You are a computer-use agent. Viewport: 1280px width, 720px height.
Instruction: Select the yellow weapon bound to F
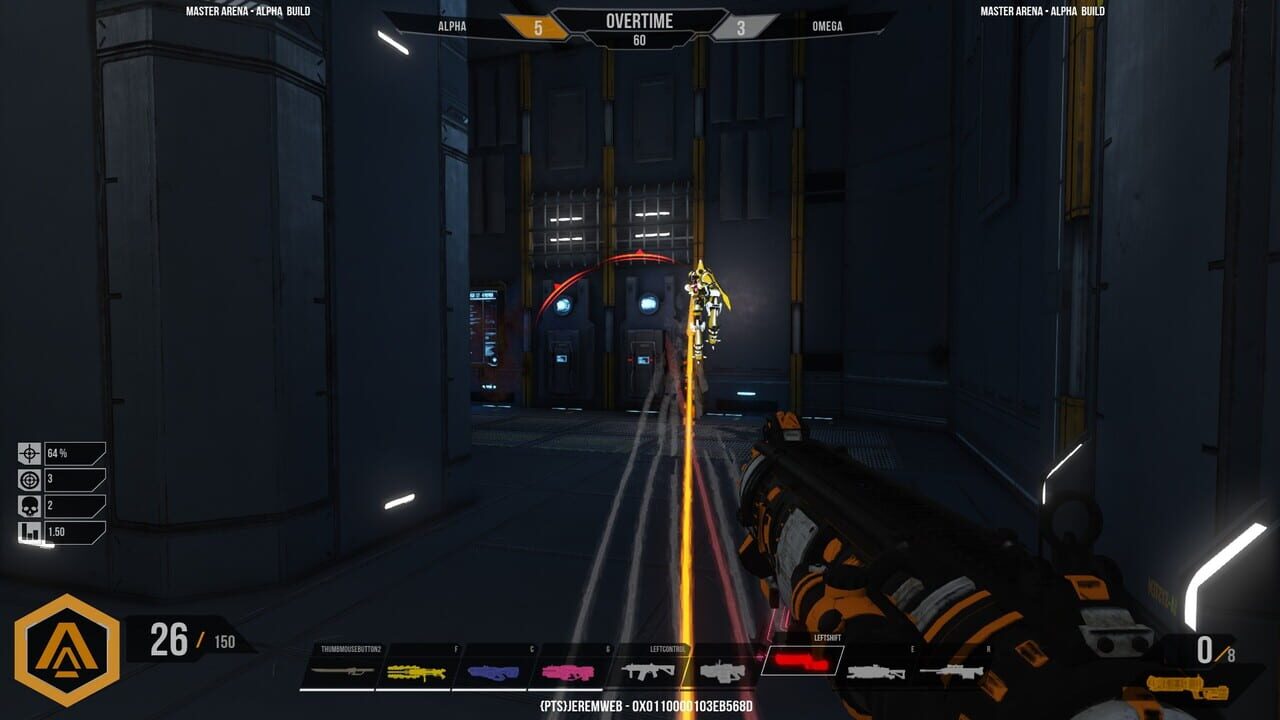(x=415, y=670)
